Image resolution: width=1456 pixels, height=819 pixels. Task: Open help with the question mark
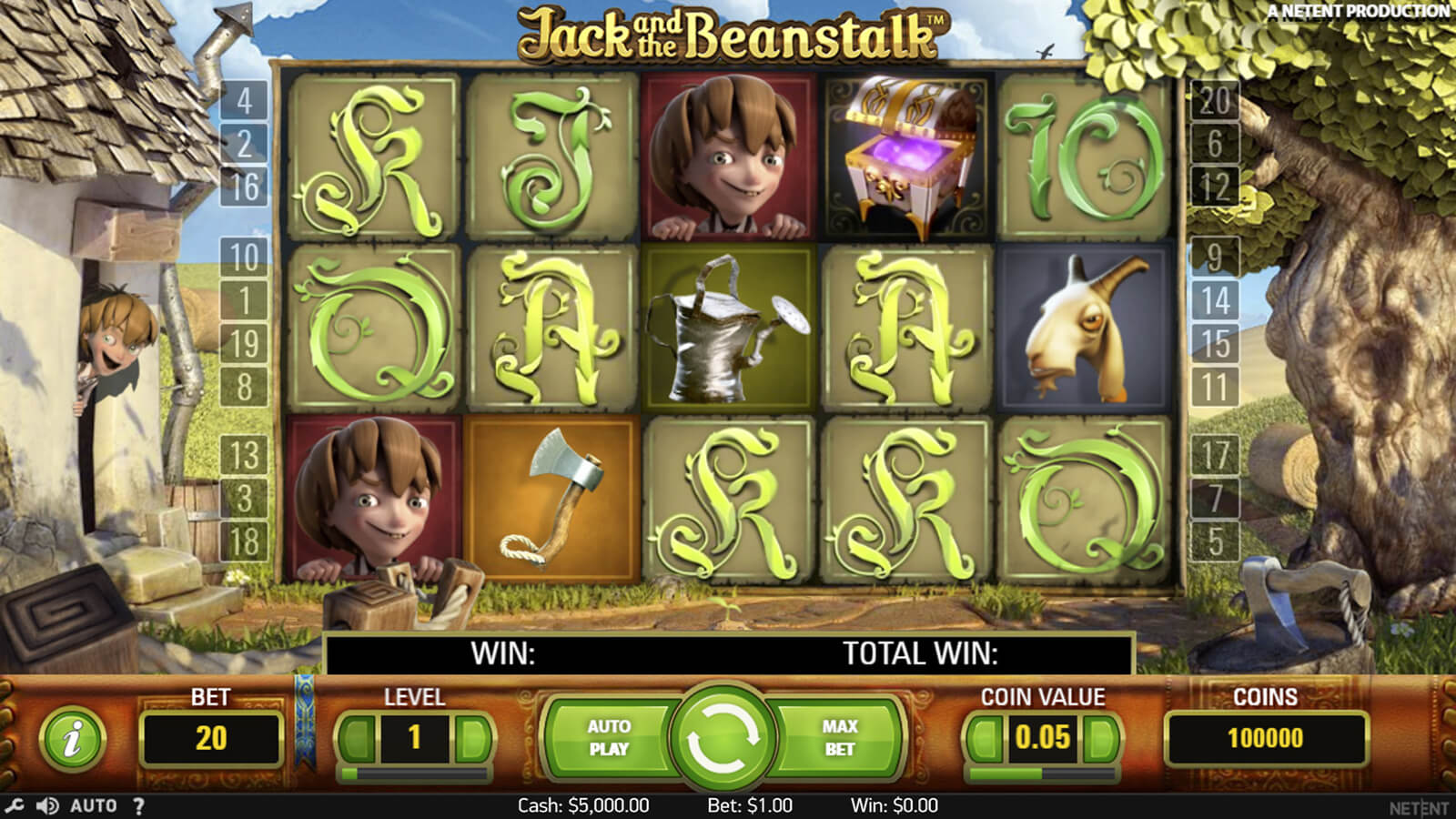coord(138,805)
